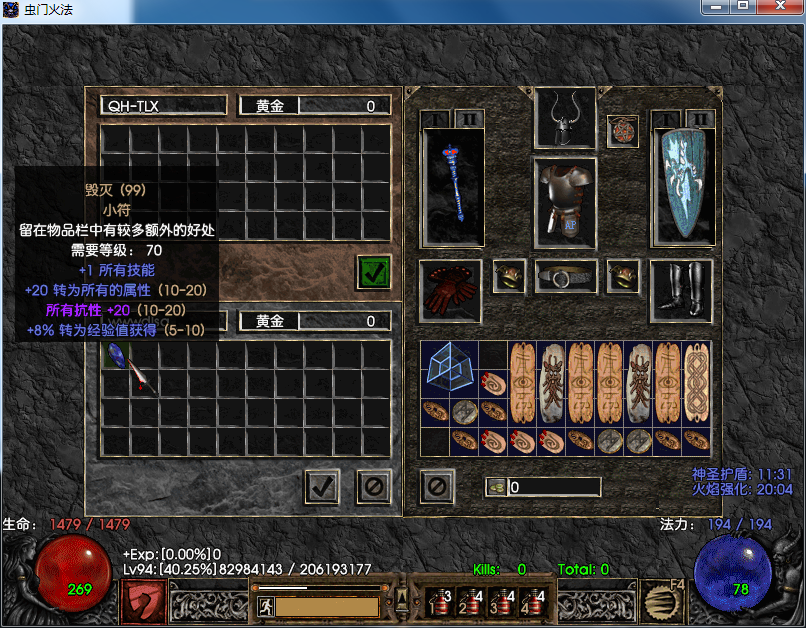Select the equipped body armor
The image size is (806, 628).
565,202
